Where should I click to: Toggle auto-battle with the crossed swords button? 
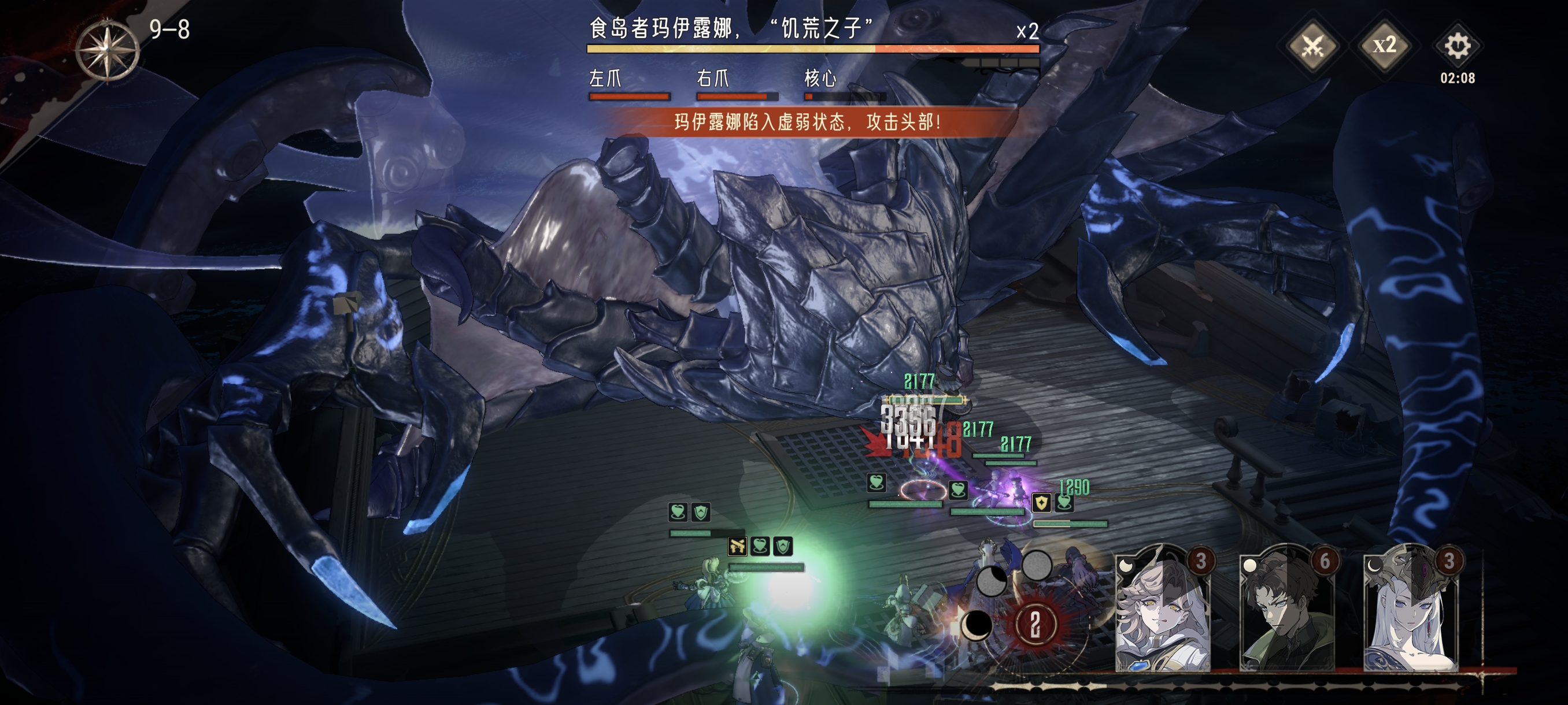point(1312,46)
